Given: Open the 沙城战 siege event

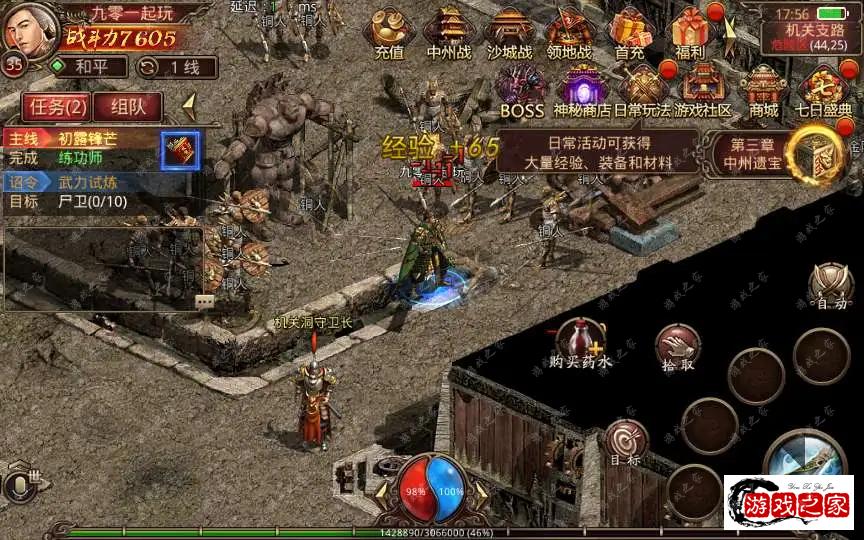Looking at the screenshot, I should [510, 33].
